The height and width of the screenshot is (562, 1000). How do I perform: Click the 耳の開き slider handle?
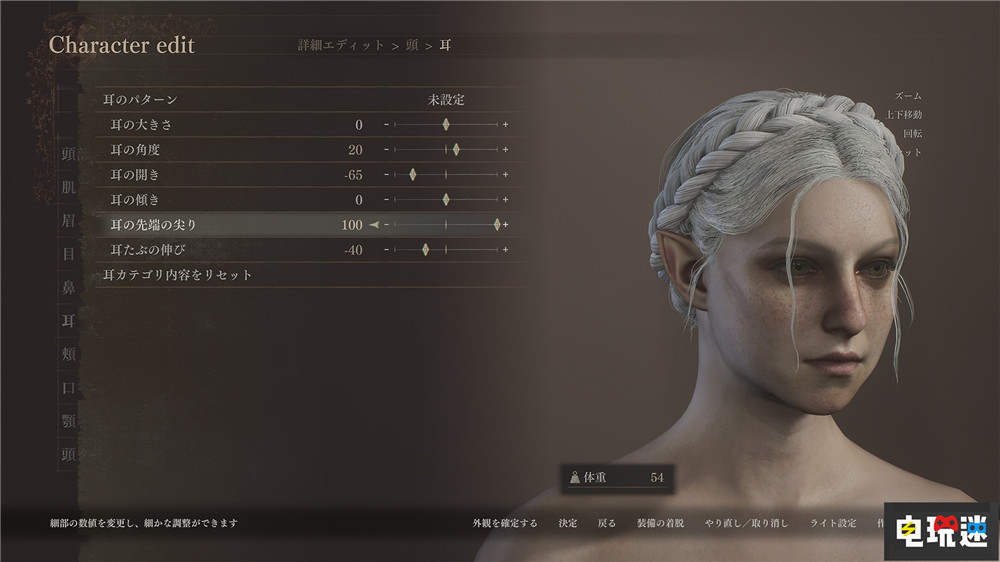[412, 175]
